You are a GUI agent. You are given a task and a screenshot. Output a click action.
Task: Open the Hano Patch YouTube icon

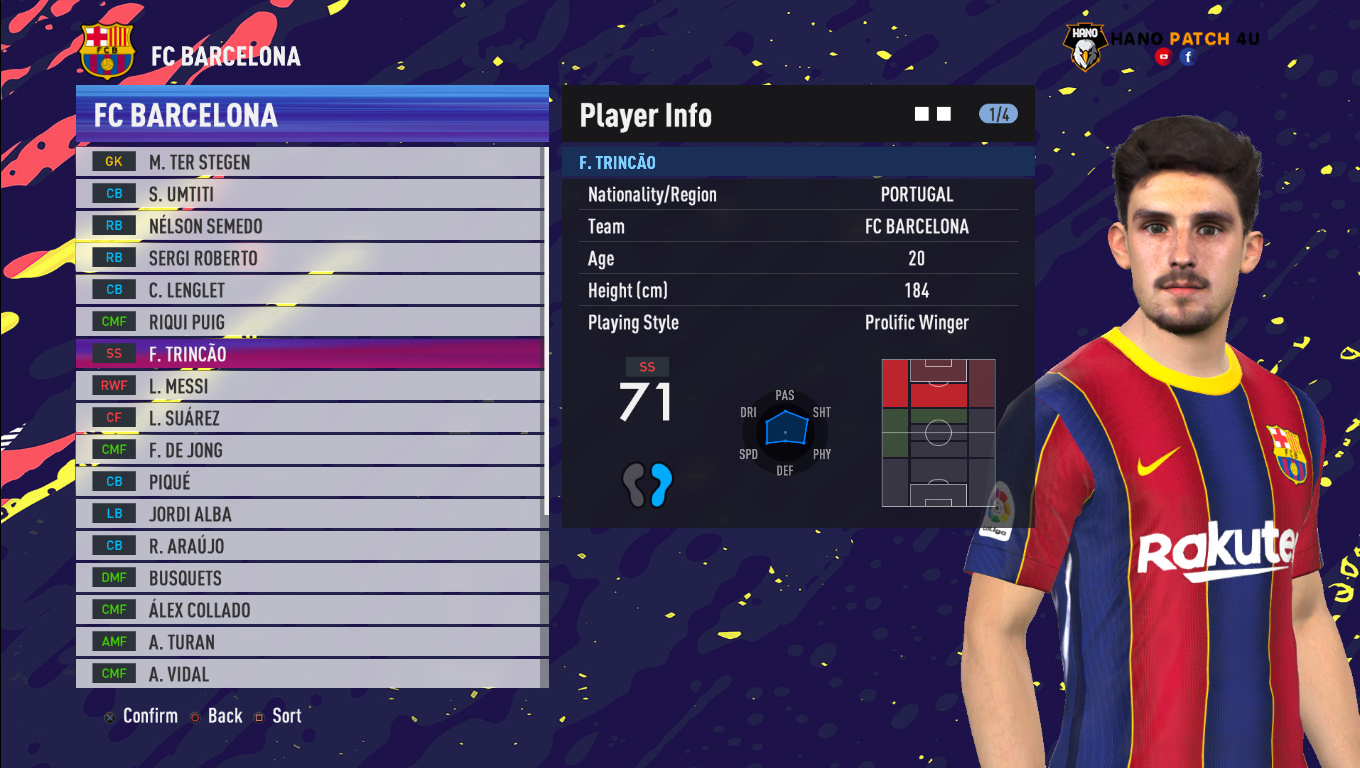[x=1163, y=57]
